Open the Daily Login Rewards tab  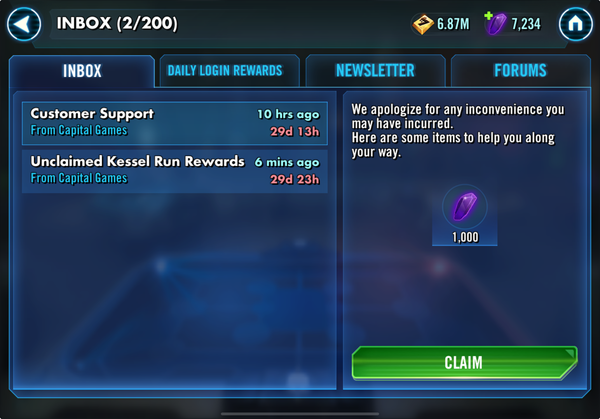point(225,71)
